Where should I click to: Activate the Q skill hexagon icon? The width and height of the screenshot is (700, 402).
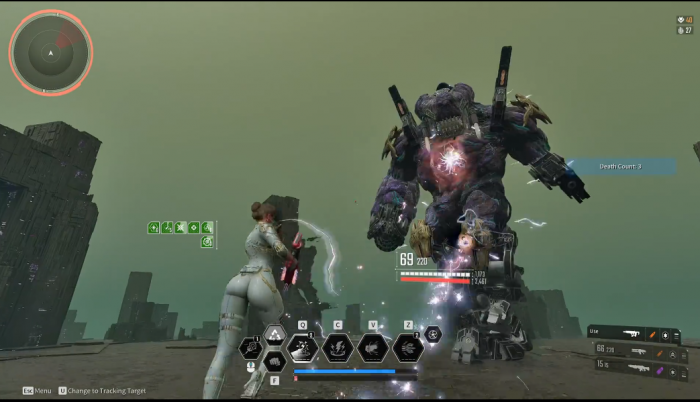[x=302, y=347]
